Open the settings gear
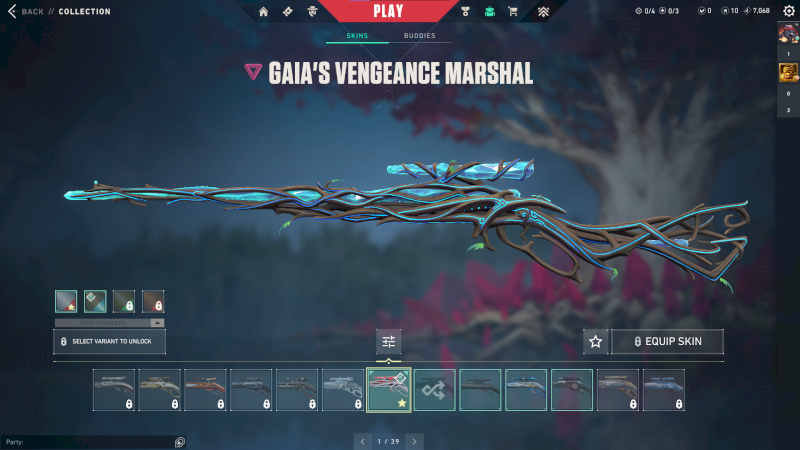The image size is (800, 450). [787, 11]
